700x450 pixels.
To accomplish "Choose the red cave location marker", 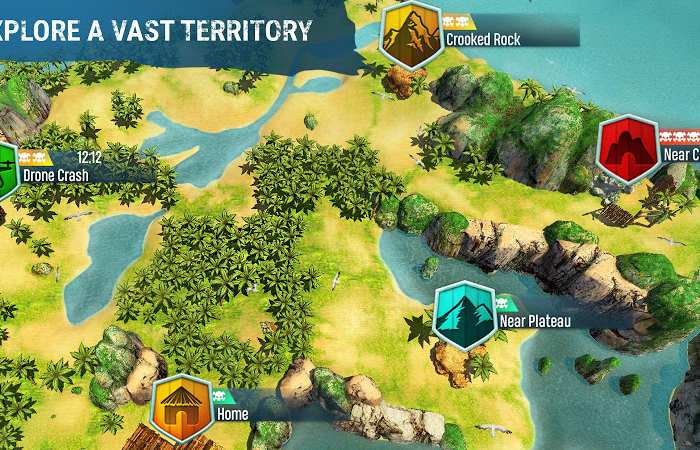I will (626, 149).
